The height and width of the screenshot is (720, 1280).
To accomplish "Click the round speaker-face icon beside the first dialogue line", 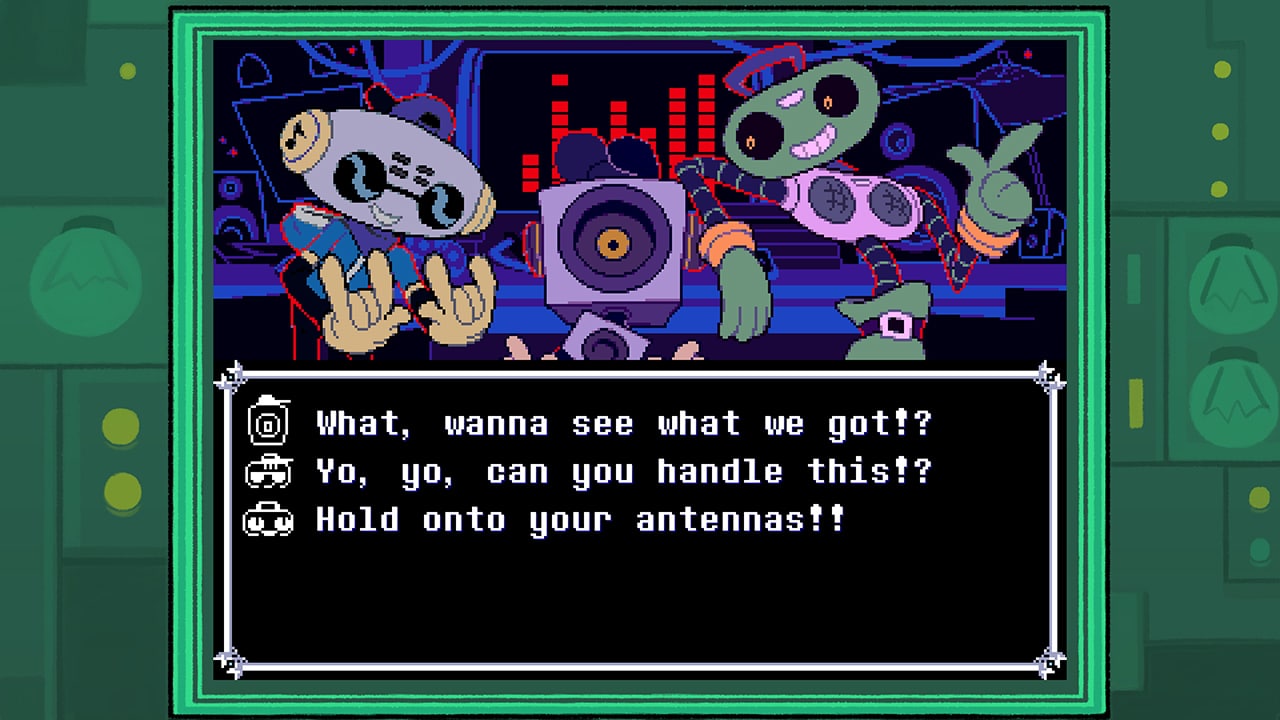I will pos(268,422).
